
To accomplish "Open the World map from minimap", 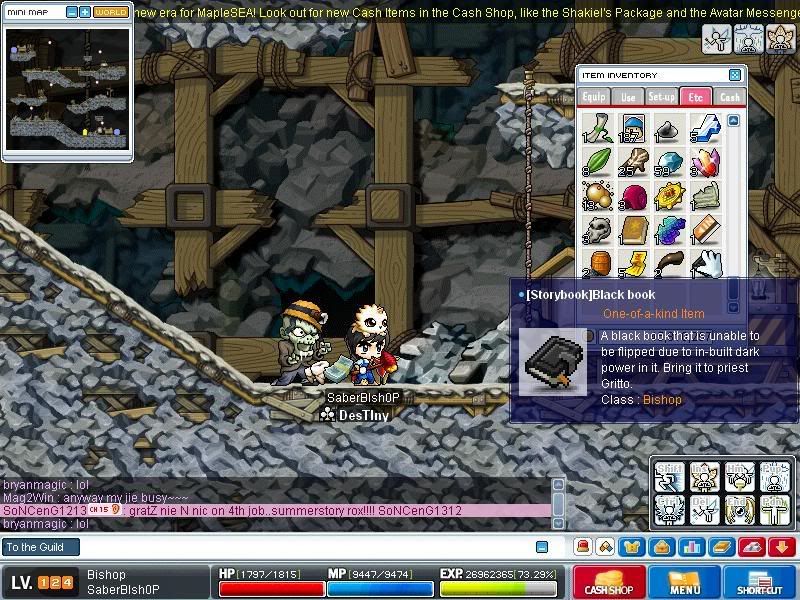I will 110,13.
